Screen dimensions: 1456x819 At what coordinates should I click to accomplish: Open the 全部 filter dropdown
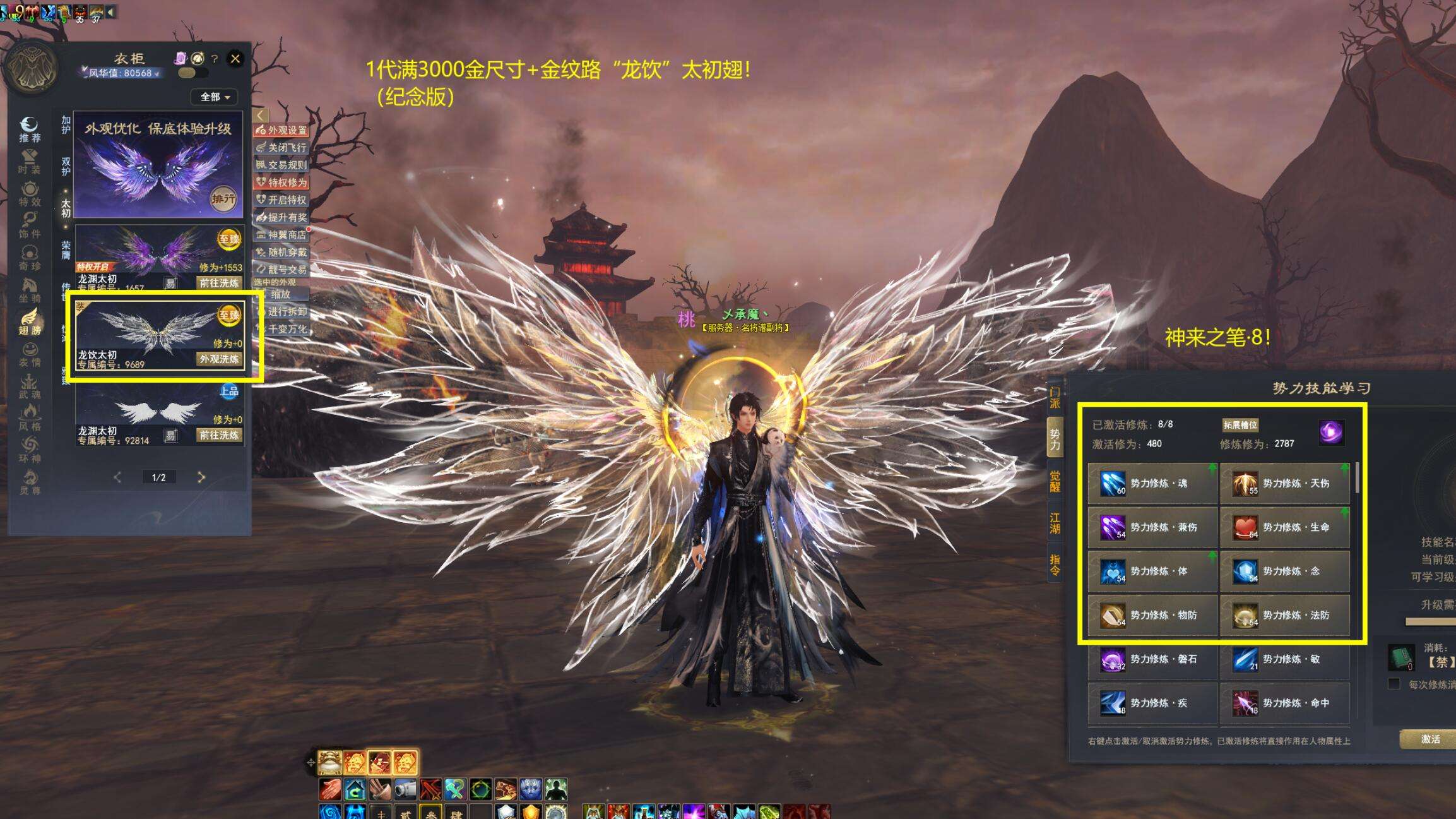click(215, 97)
